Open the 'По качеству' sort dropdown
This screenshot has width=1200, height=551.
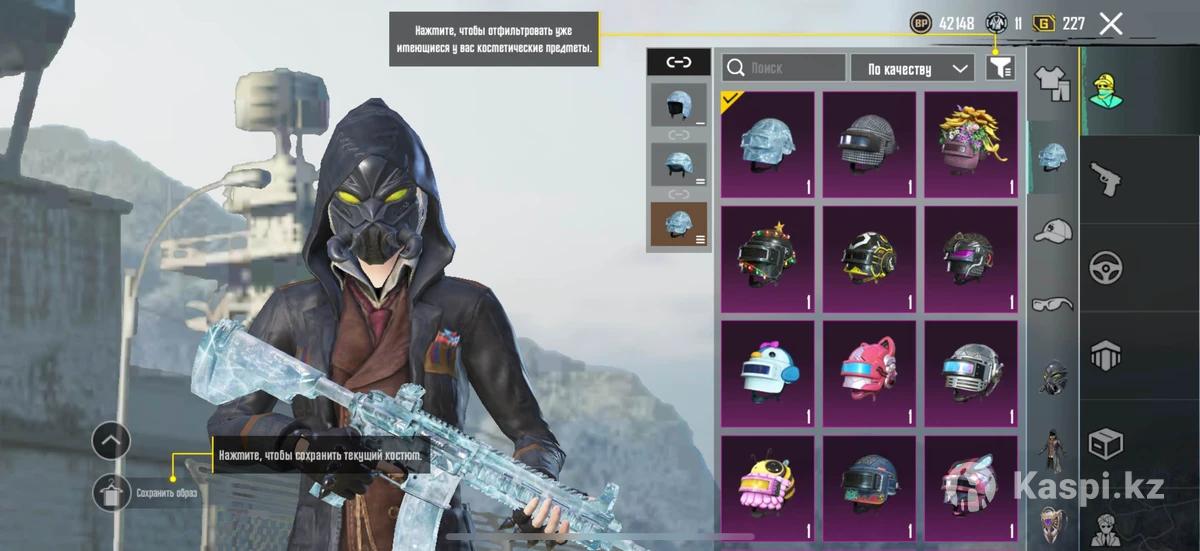[912, 68]
